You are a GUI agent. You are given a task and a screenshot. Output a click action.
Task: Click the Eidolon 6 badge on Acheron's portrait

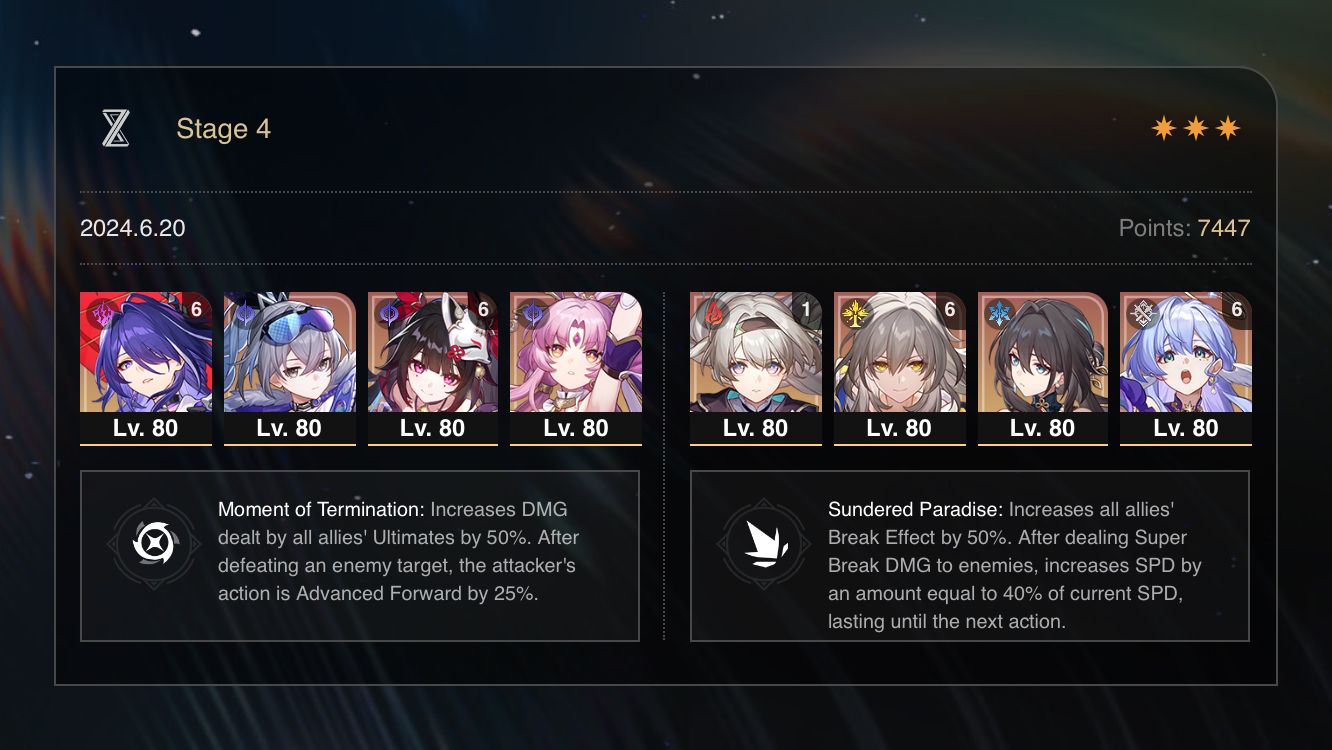pos(198,311)
